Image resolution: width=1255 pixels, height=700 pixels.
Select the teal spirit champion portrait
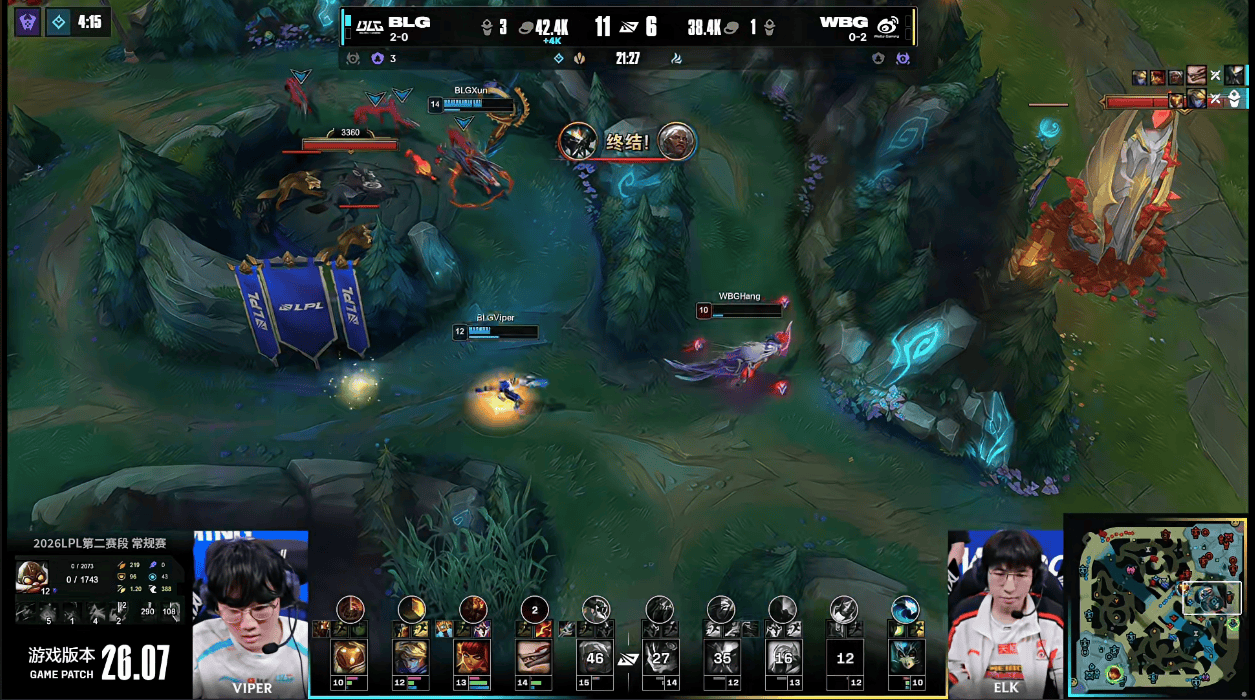pos(907,658)
